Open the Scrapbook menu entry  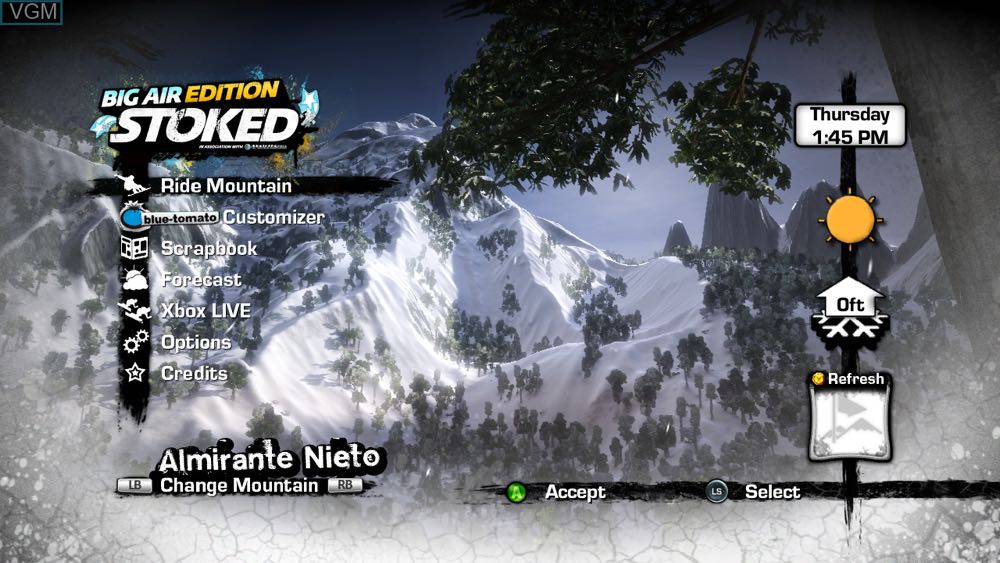(x=209, y=248)
